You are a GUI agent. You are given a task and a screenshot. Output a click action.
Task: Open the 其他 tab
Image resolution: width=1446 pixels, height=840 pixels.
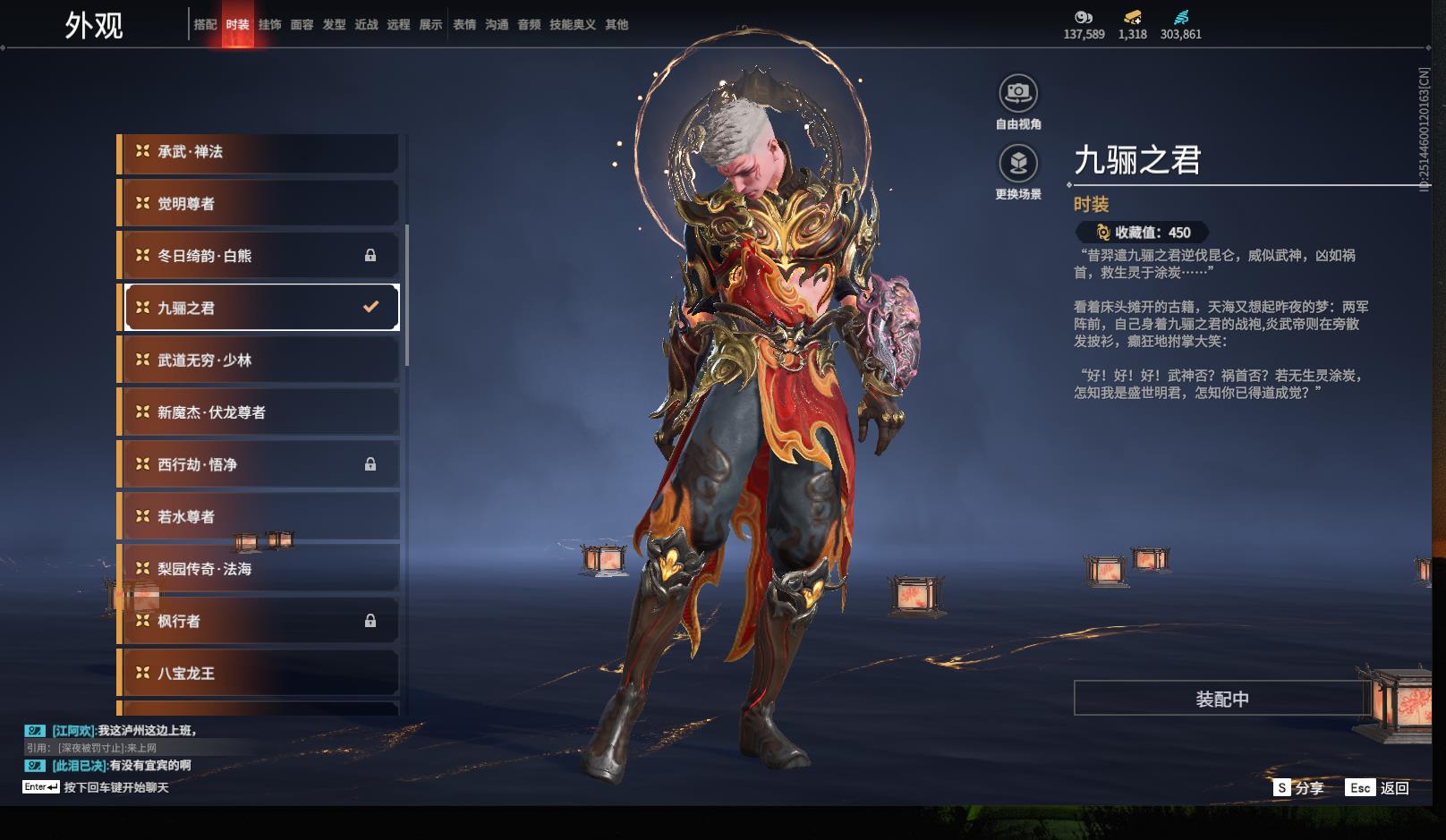pos(617,25)
